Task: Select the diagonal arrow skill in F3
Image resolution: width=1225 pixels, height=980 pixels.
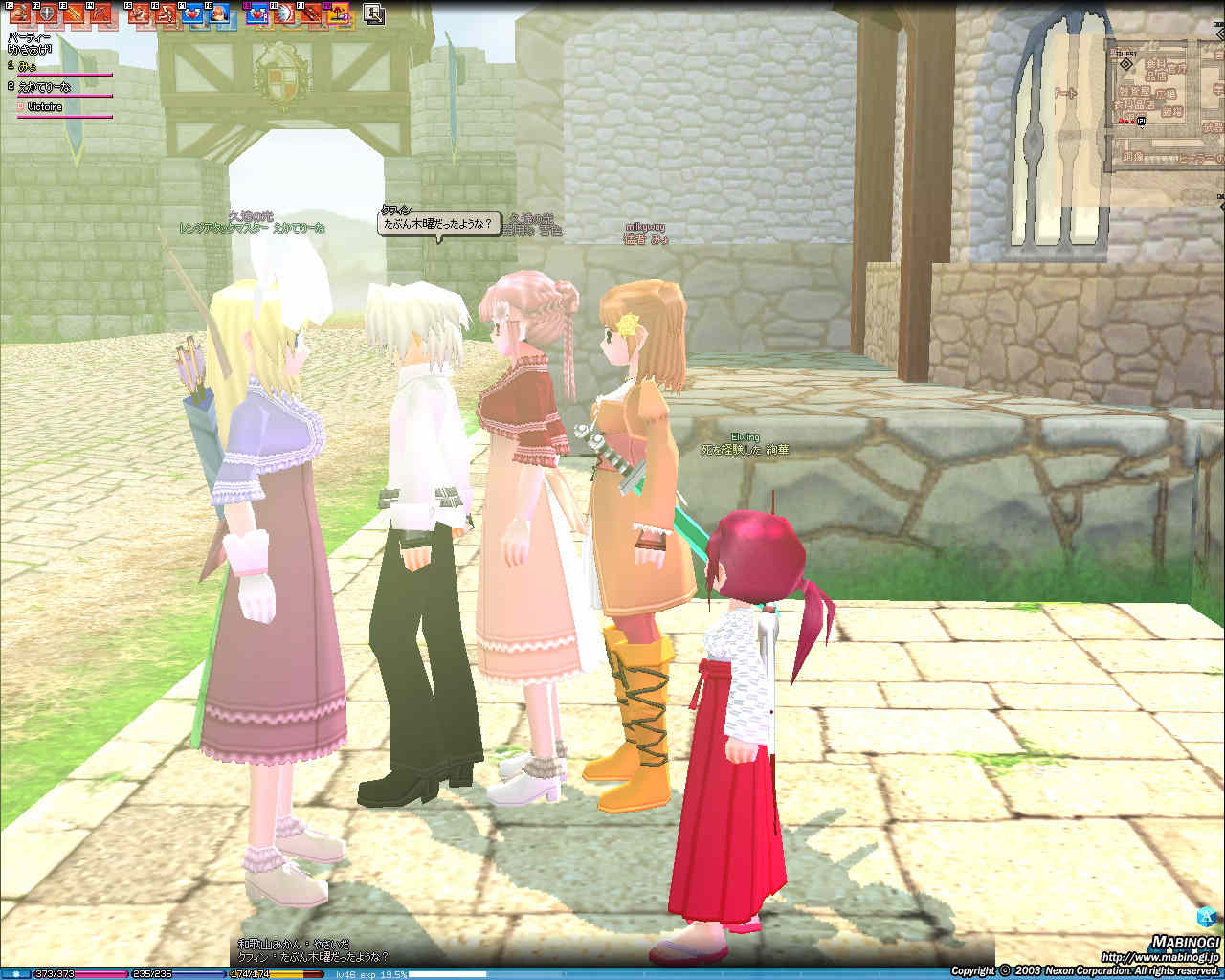Action: coord(73,13)
